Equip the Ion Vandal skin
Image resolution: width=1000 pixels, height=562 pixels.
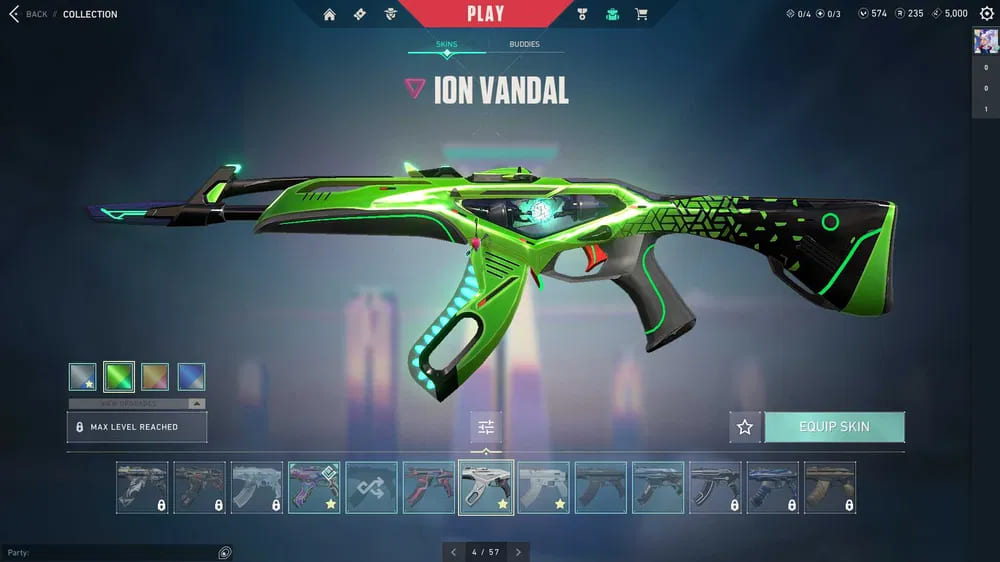coord(834,427)
